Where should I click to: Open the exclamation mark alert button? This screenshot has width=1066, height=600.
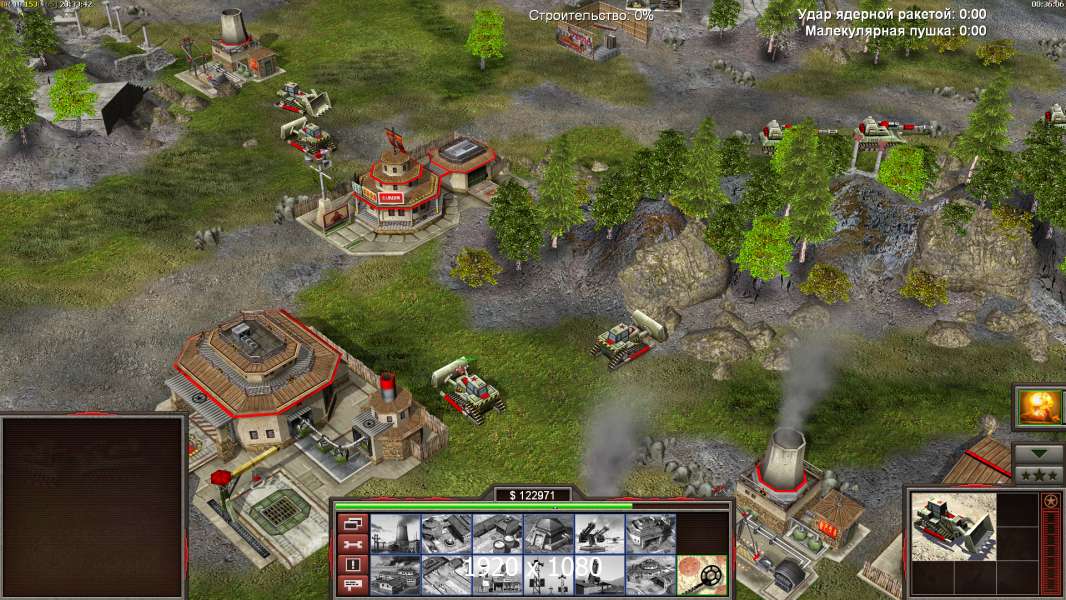click(351, 564)
